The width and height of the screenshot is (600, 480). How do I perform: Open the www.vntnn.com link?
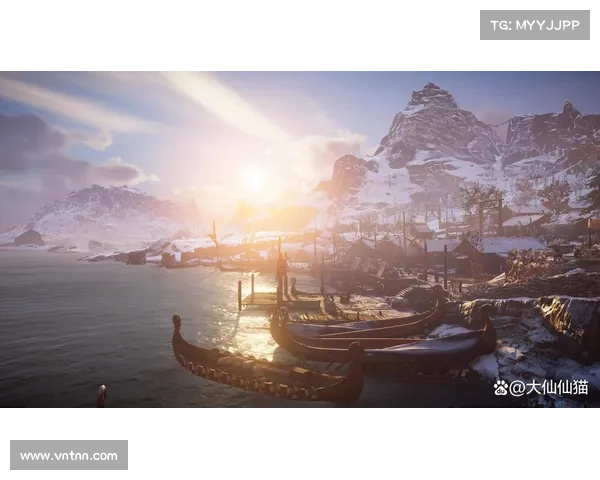68,456
